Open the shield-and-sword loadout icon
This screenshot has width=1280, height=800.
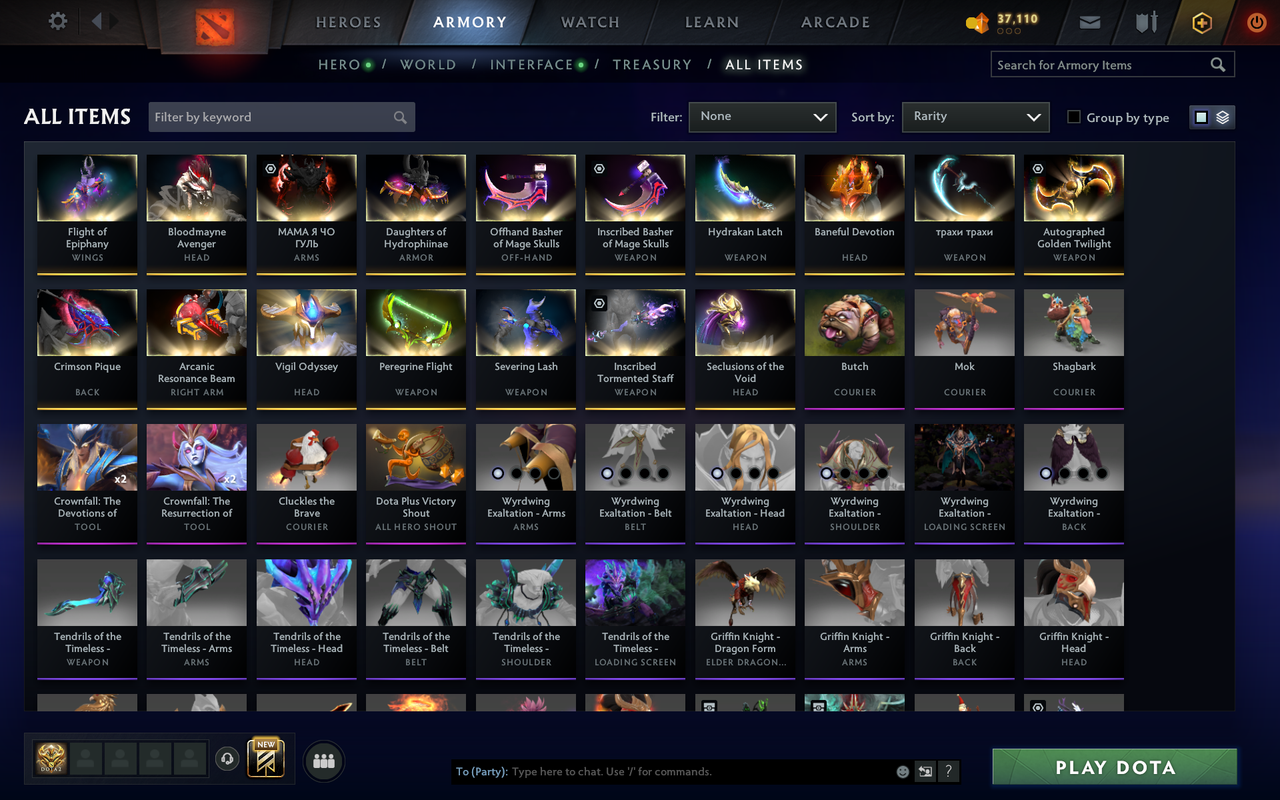(1145, 21)
